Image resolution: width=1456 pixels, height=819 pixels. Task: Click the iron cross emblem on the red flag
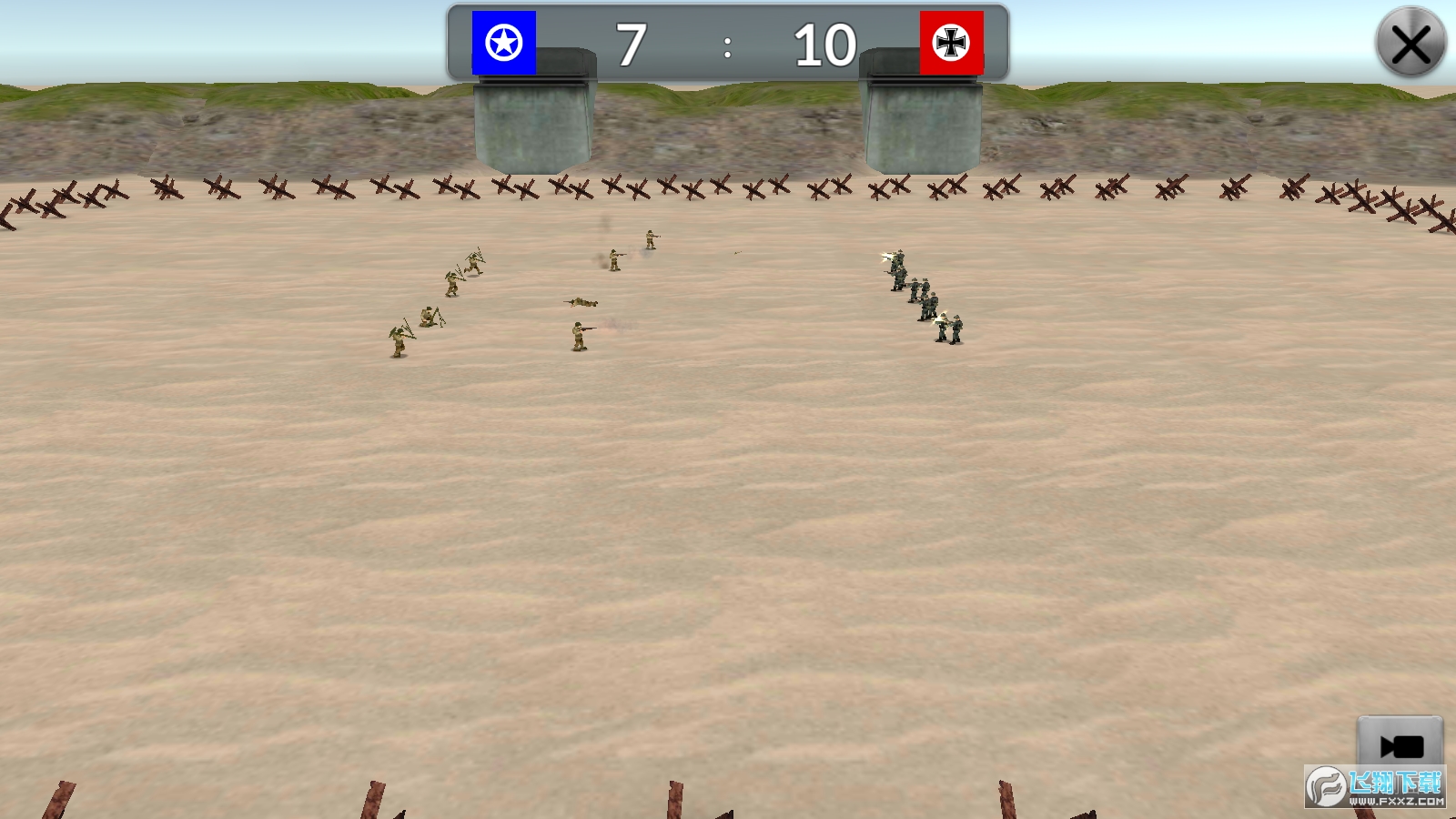951,41
